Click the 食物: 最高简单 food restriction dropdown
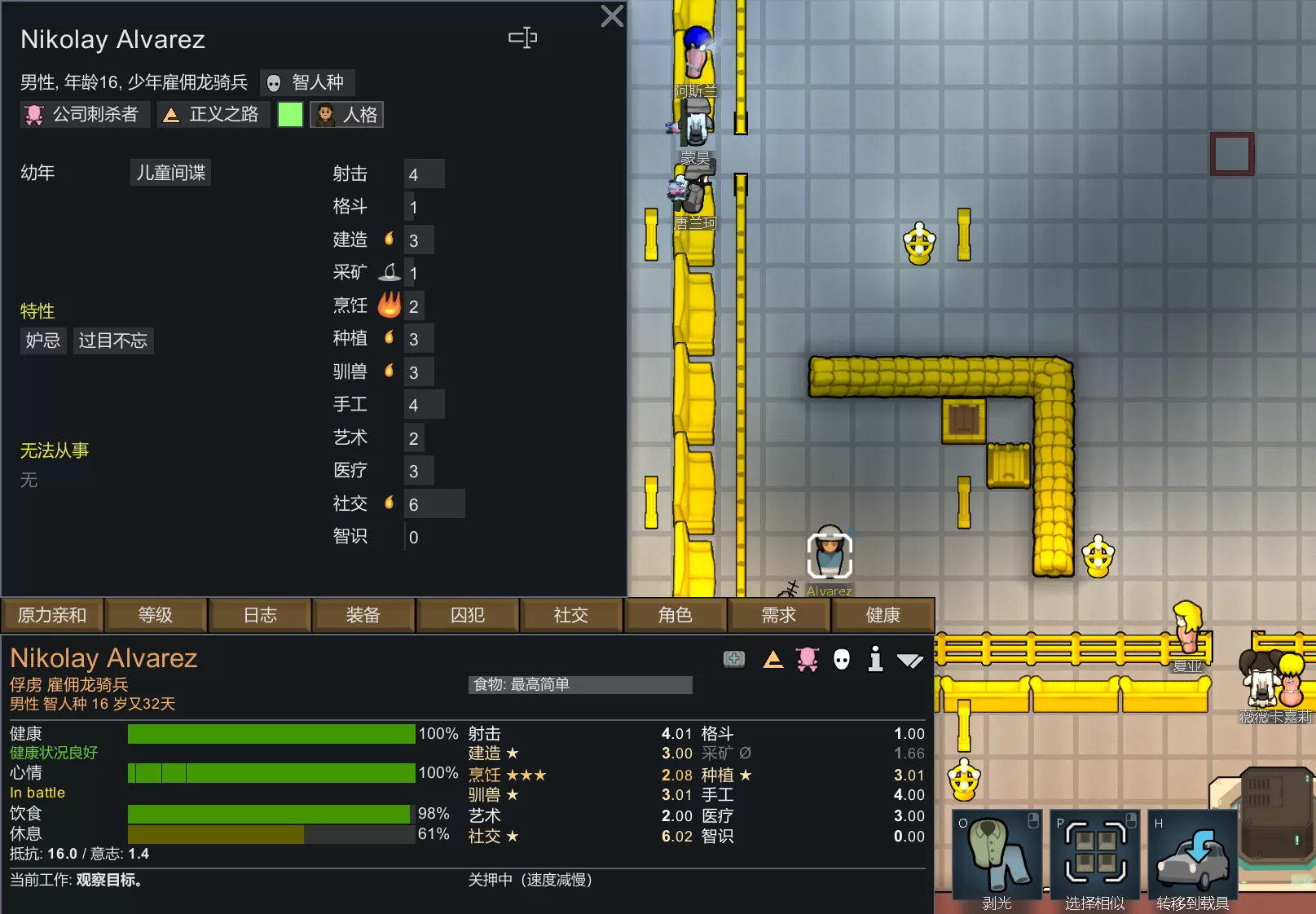Image resolution: width=1316 pixels, height=914 pixels. pos(580,685)
